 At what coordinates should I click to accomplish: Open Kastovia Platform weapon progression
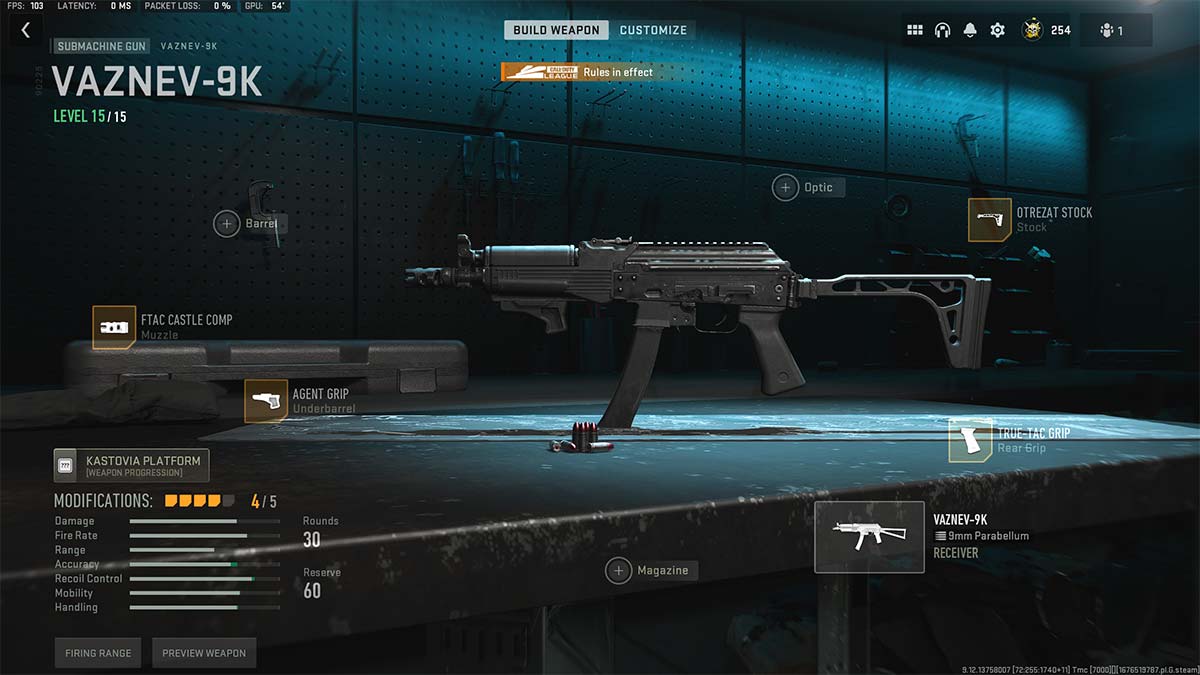tap(131, 465)
